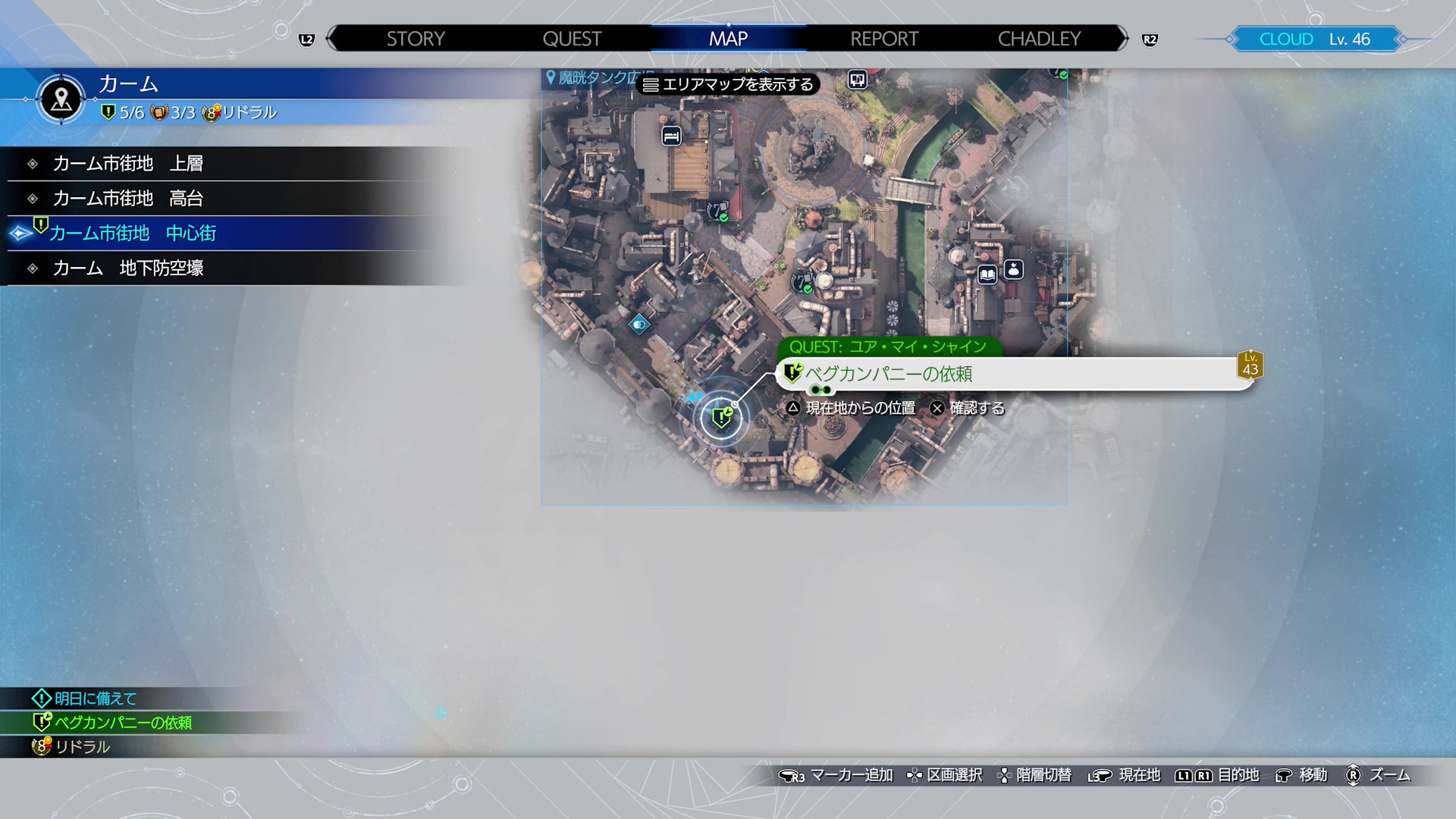The height and width of the screenshot is (819, 1456).
Task: Open カーム 地下防空壕 map layer
Action: coord(127,268)
